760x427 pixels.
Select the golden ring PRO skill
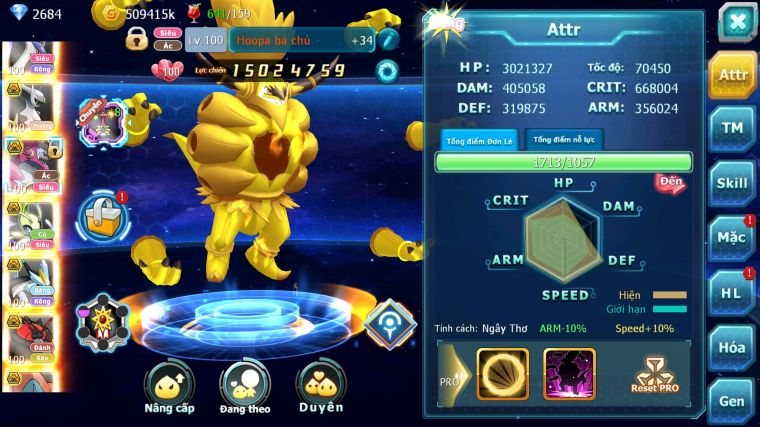coord(502,373)
